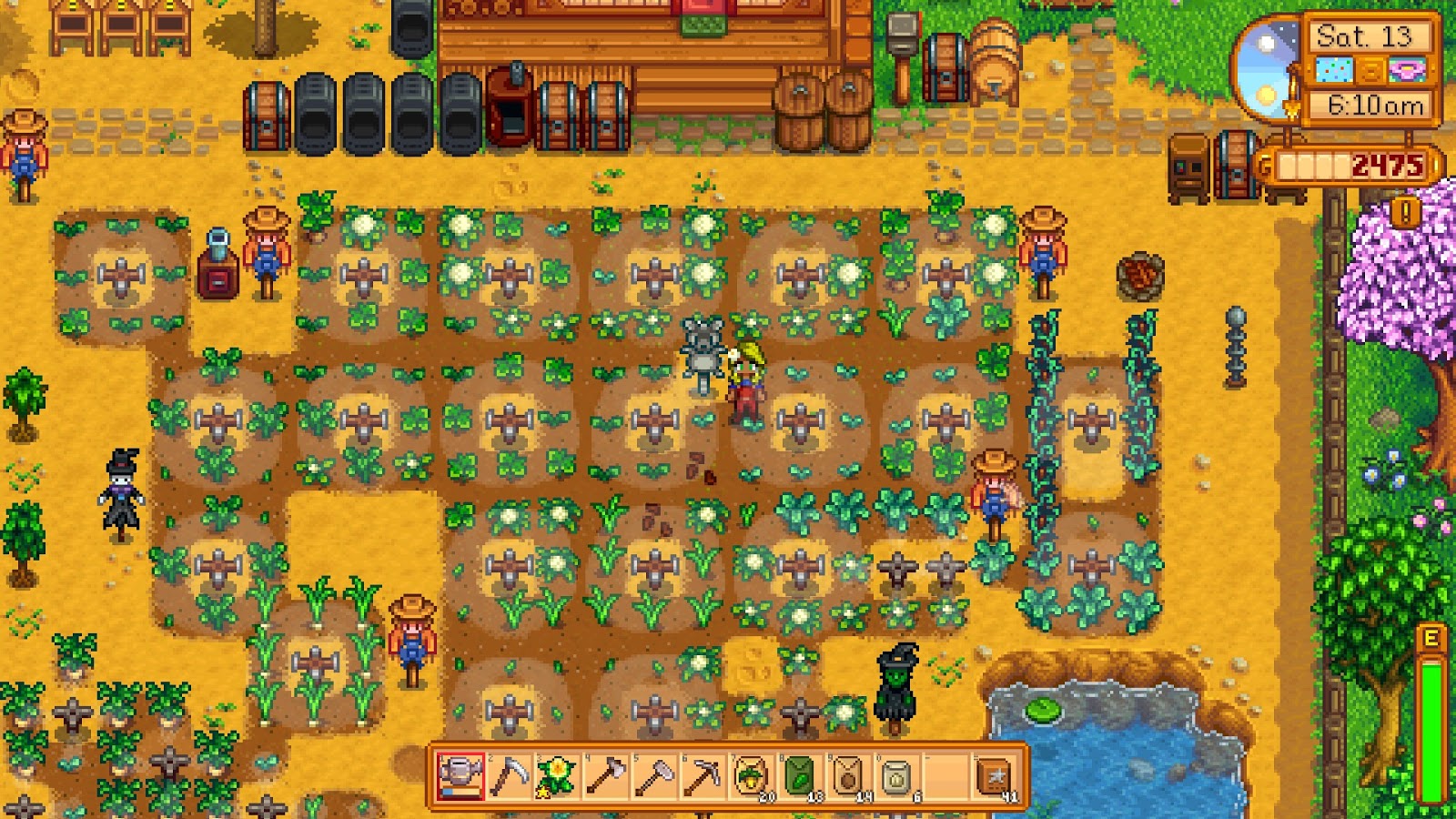Click the blue weather forecast icon
Viewport: 1456px width, 819px height.
tap(1333, 68)
